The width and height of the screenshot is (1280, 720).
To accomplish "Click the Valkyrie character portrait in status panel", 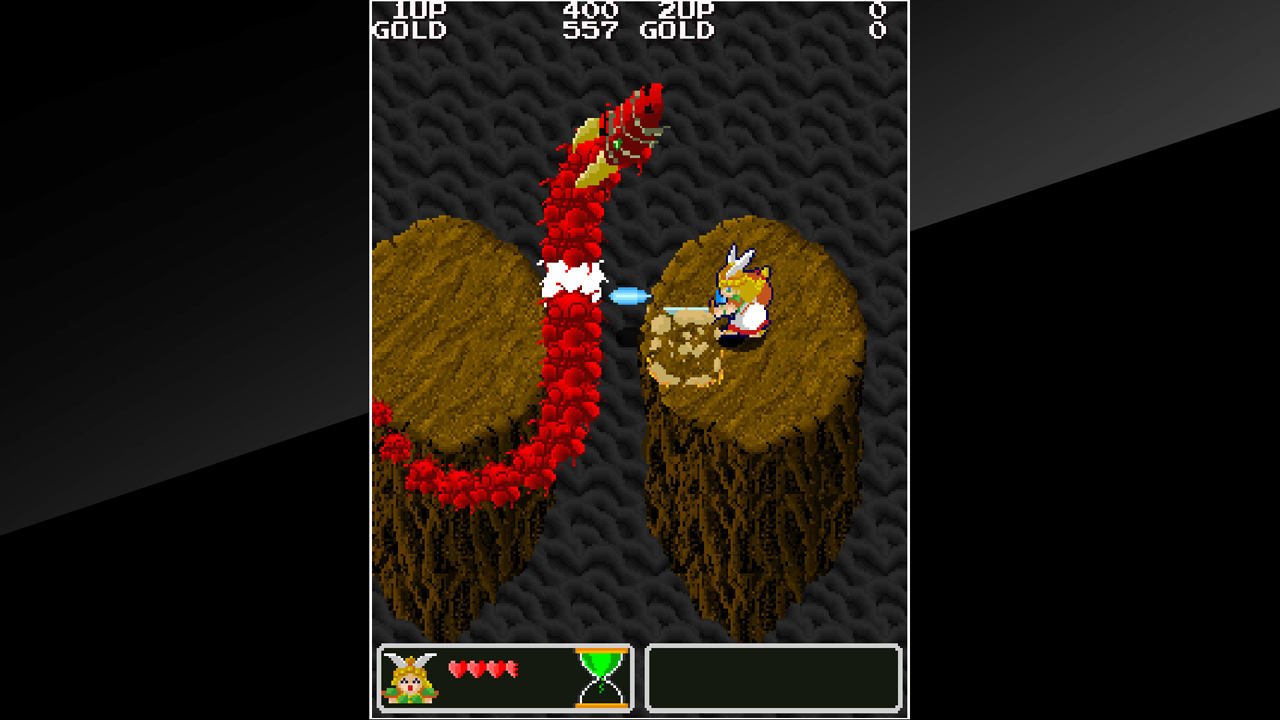I will [x=410, y=680].
